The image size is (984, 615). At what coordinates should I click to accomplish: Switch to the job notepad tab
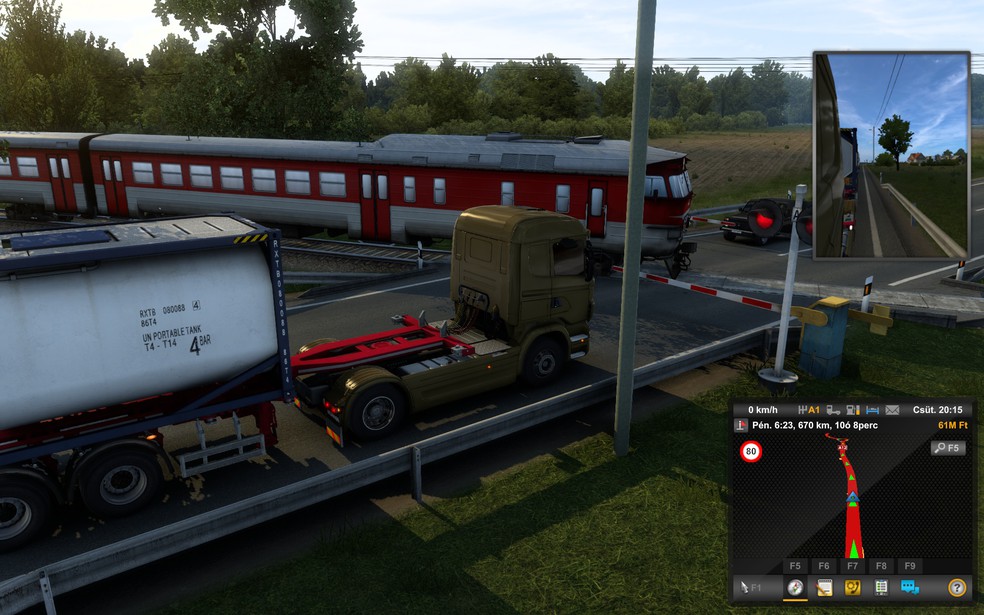(x=824, y=588)
